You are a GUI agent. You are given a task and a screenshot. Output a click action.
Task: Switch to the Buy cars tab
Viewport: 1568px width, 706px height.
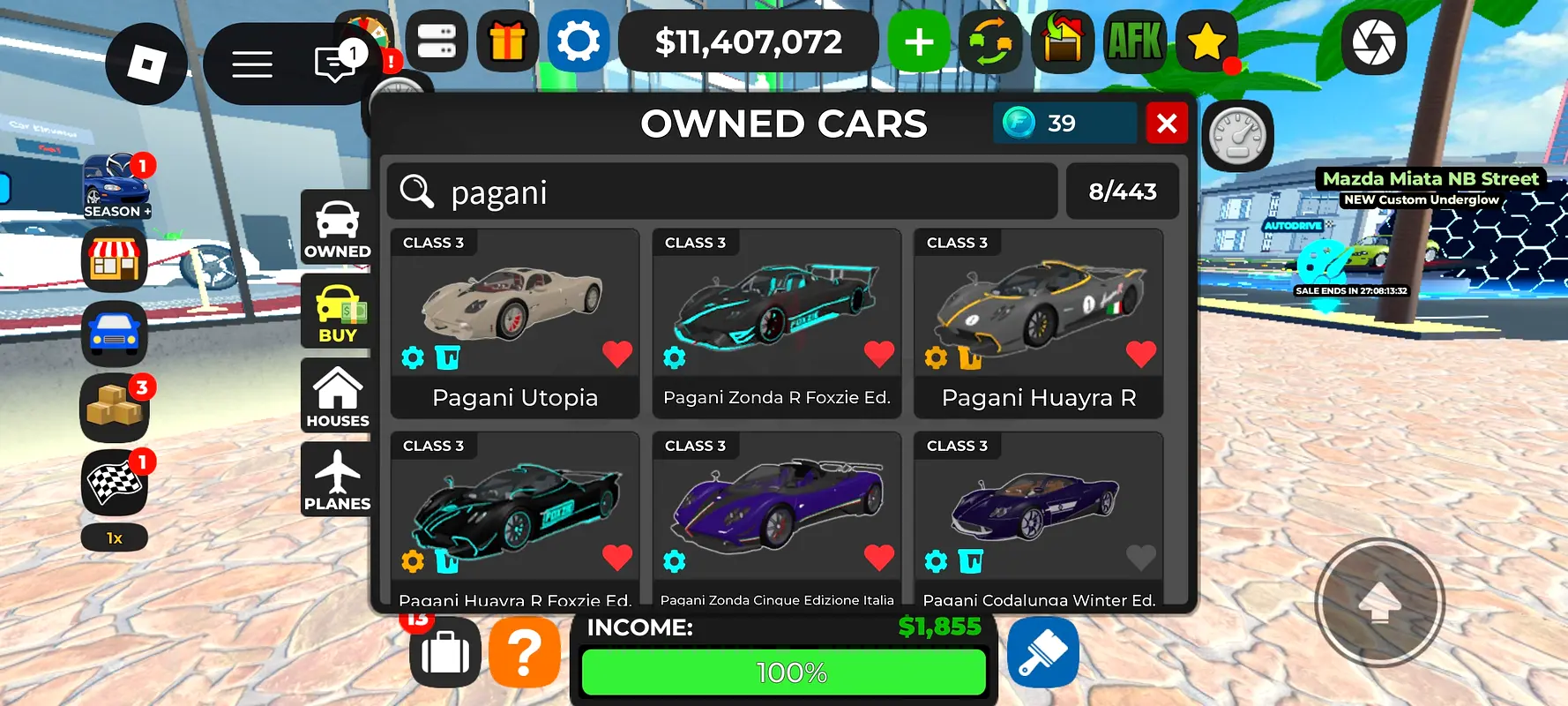coord(337,311)
